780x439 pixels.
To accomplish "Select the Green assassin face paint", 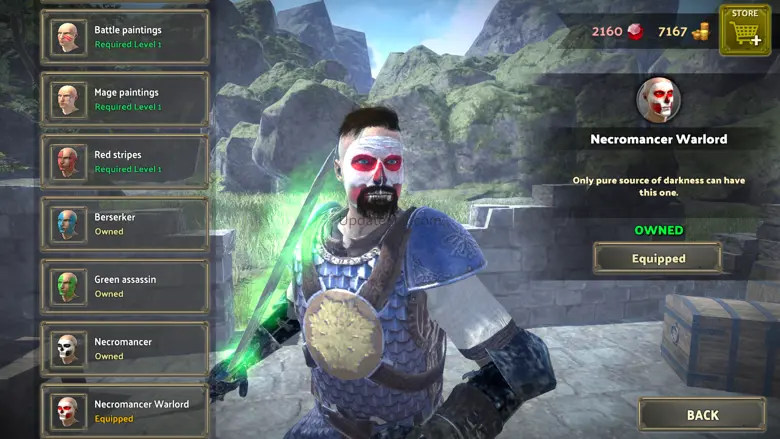I will tap(125, 286).
